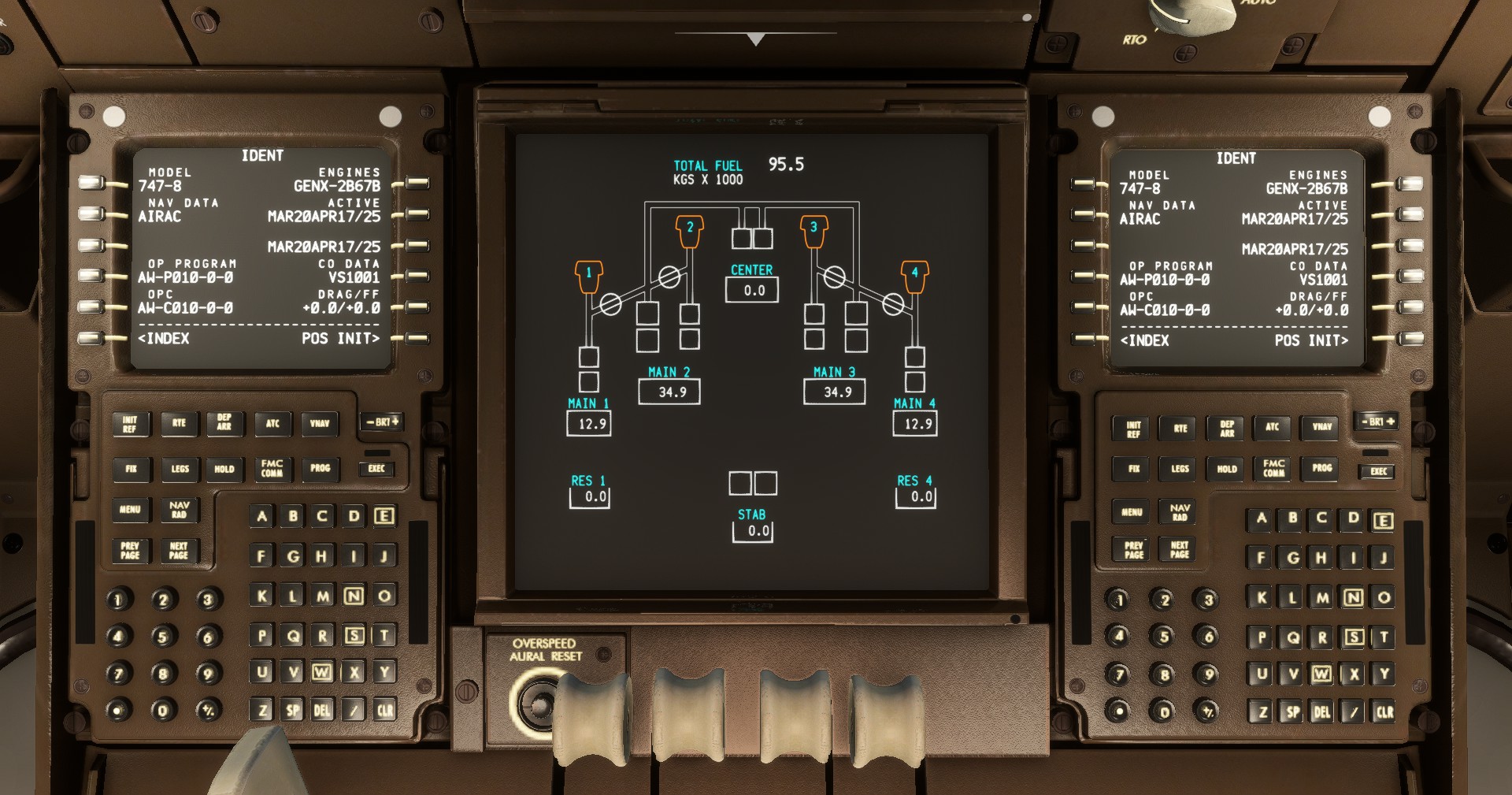Image resolution: width=1512 pixels, height=795 pixels.
Task: Open the DEP ARR page on right CDU
Action: (x=1225, y=428)
